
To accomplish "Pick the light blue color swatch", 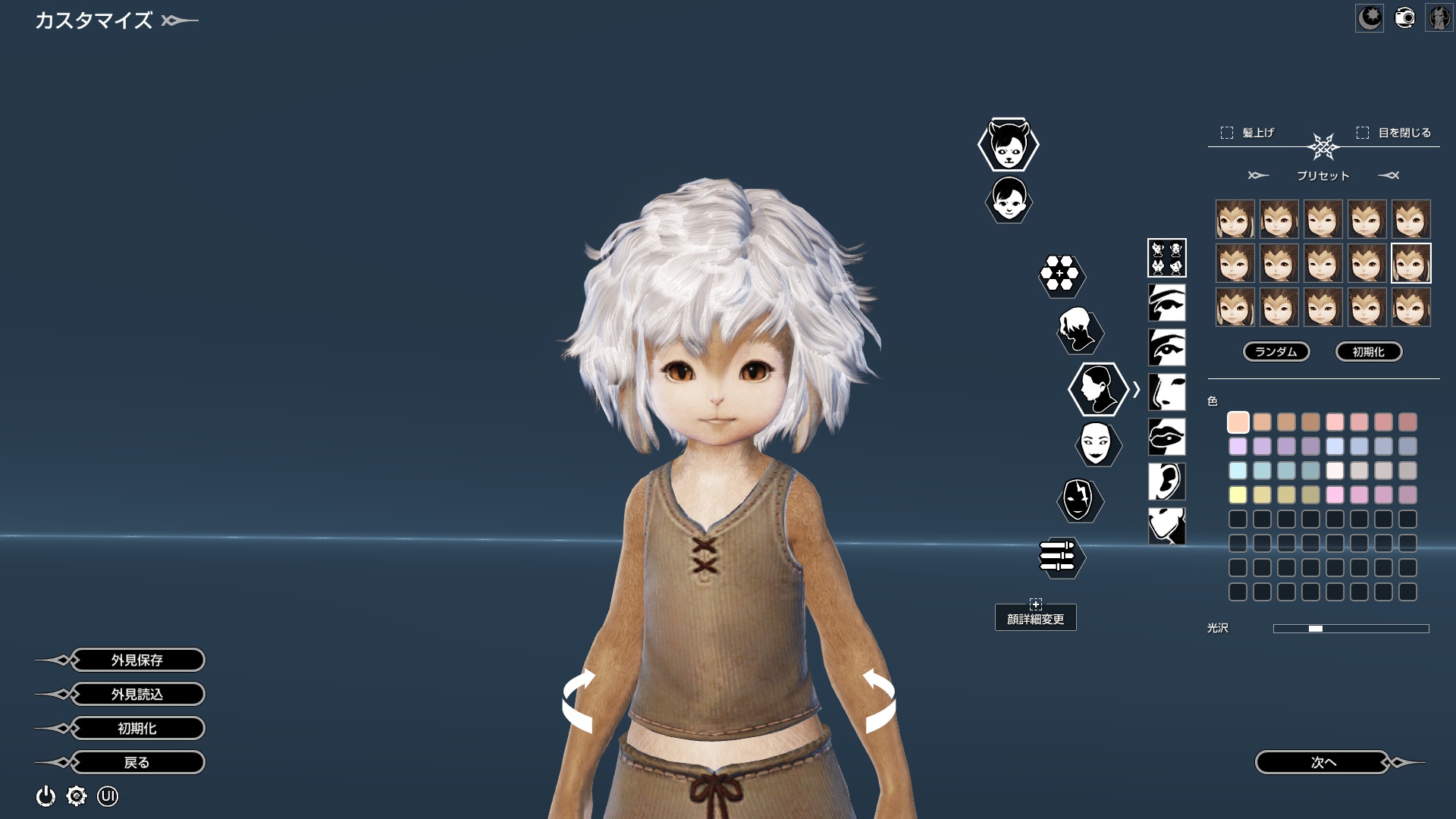I will point(1238,471).
